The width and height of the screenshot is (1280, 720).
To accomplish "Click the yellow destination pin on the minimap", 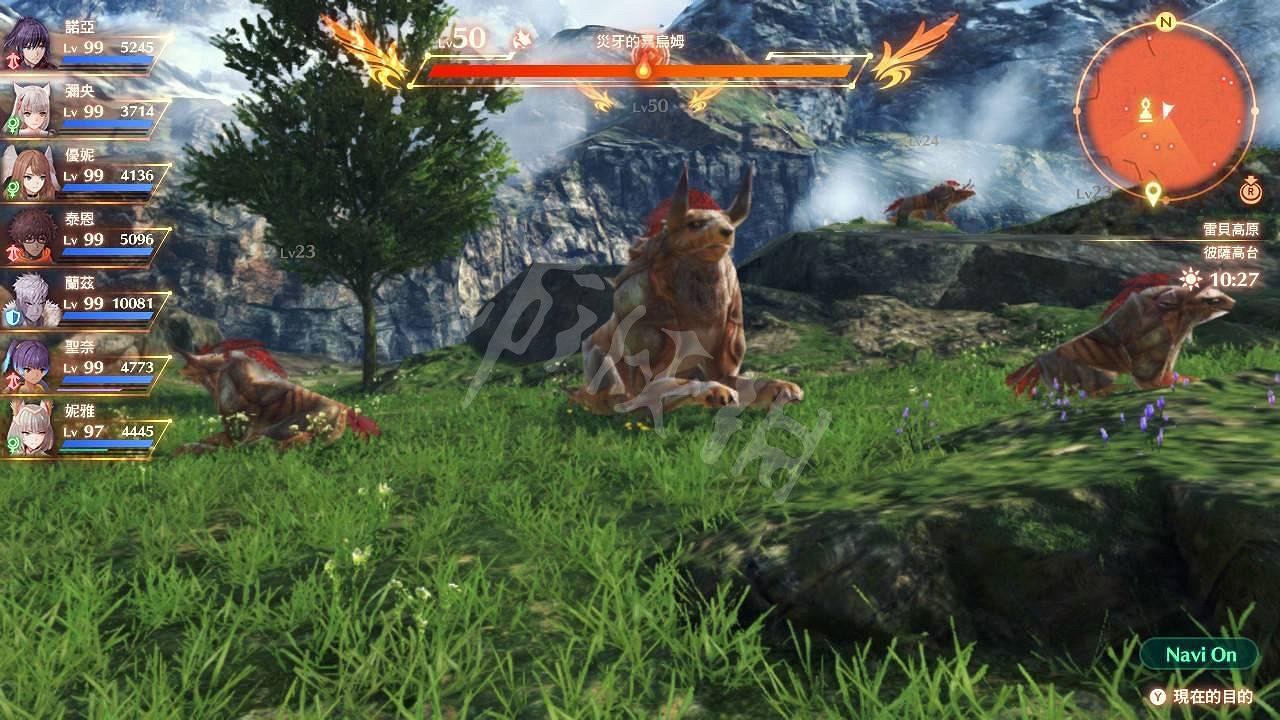I will (x=1153, y=190).
